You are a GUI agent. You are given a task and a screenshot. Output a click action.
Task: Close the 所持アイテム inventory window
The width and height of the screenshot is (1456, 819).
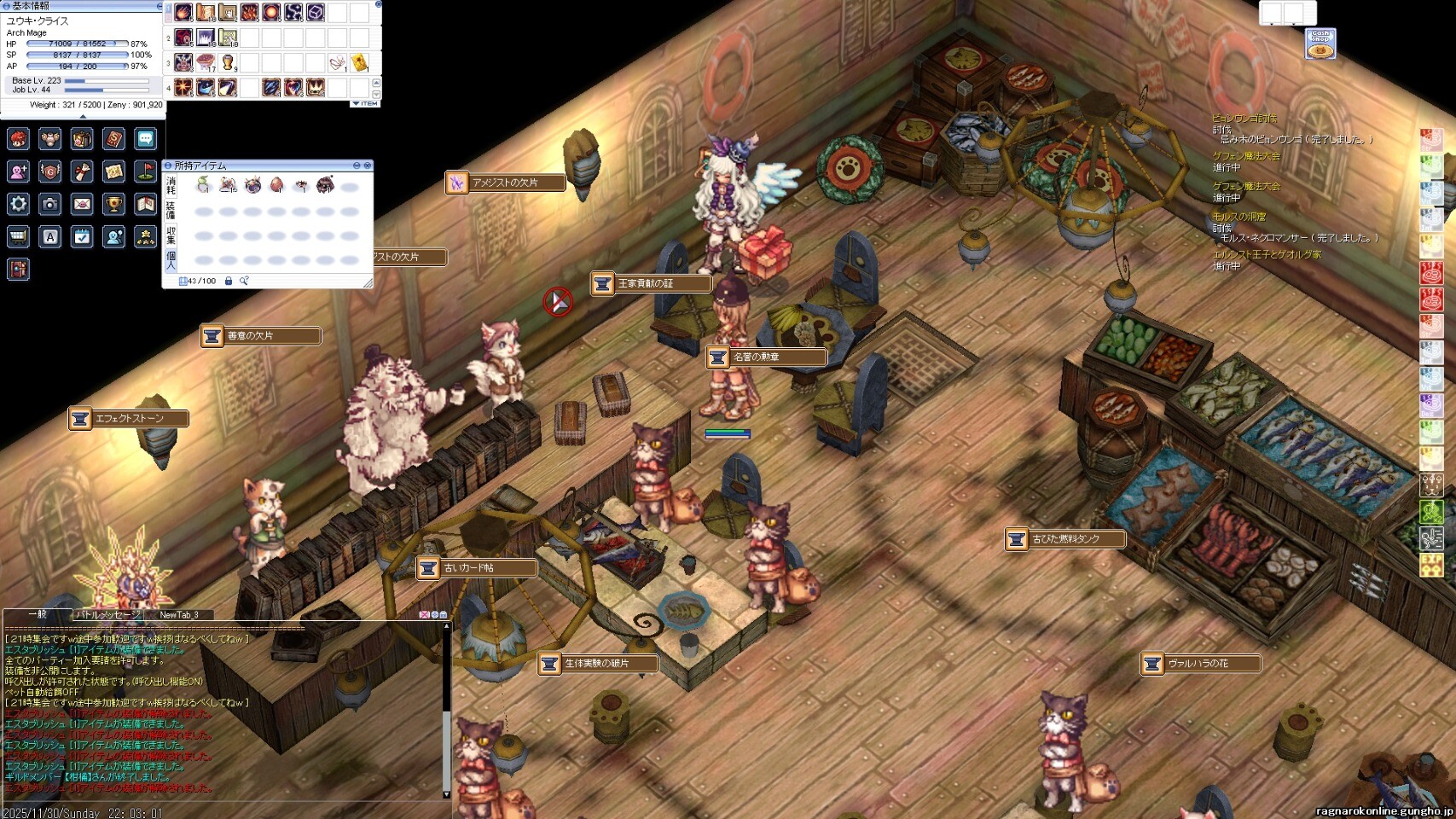(x=368, y=166)
